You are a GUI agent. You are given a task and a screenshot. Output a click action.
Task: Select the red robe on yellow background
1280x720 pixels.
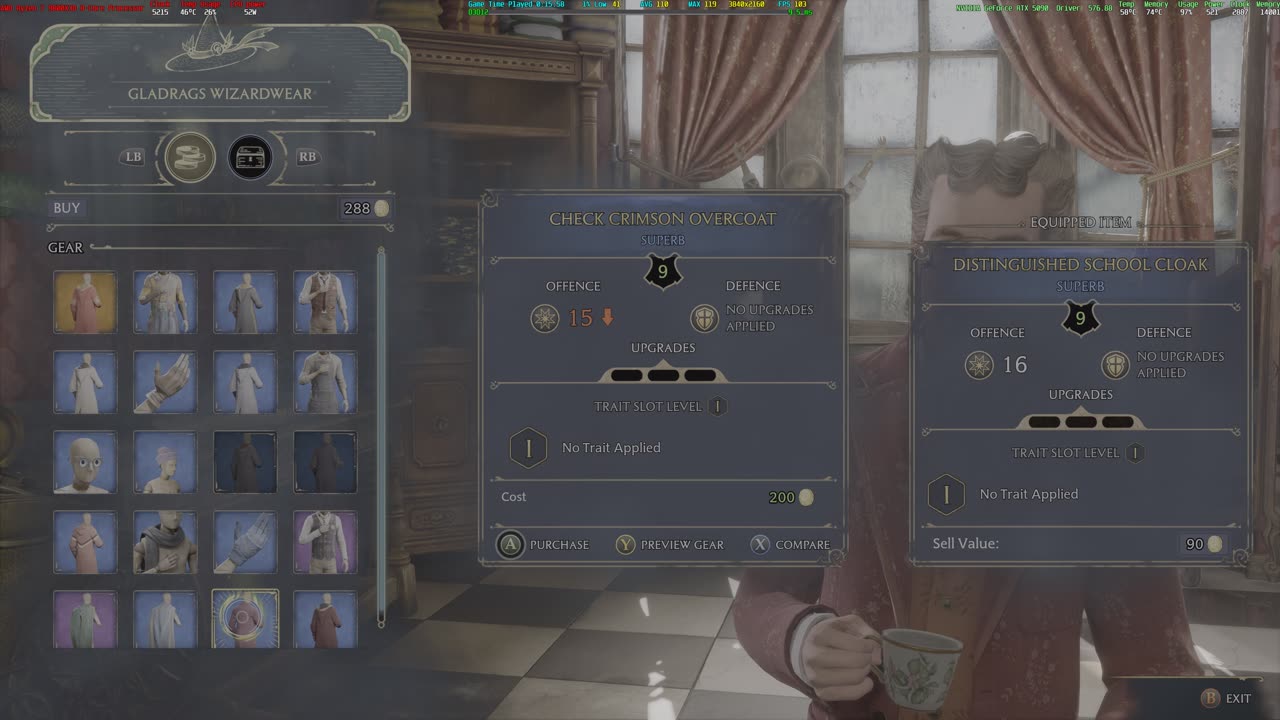point(85,302)
